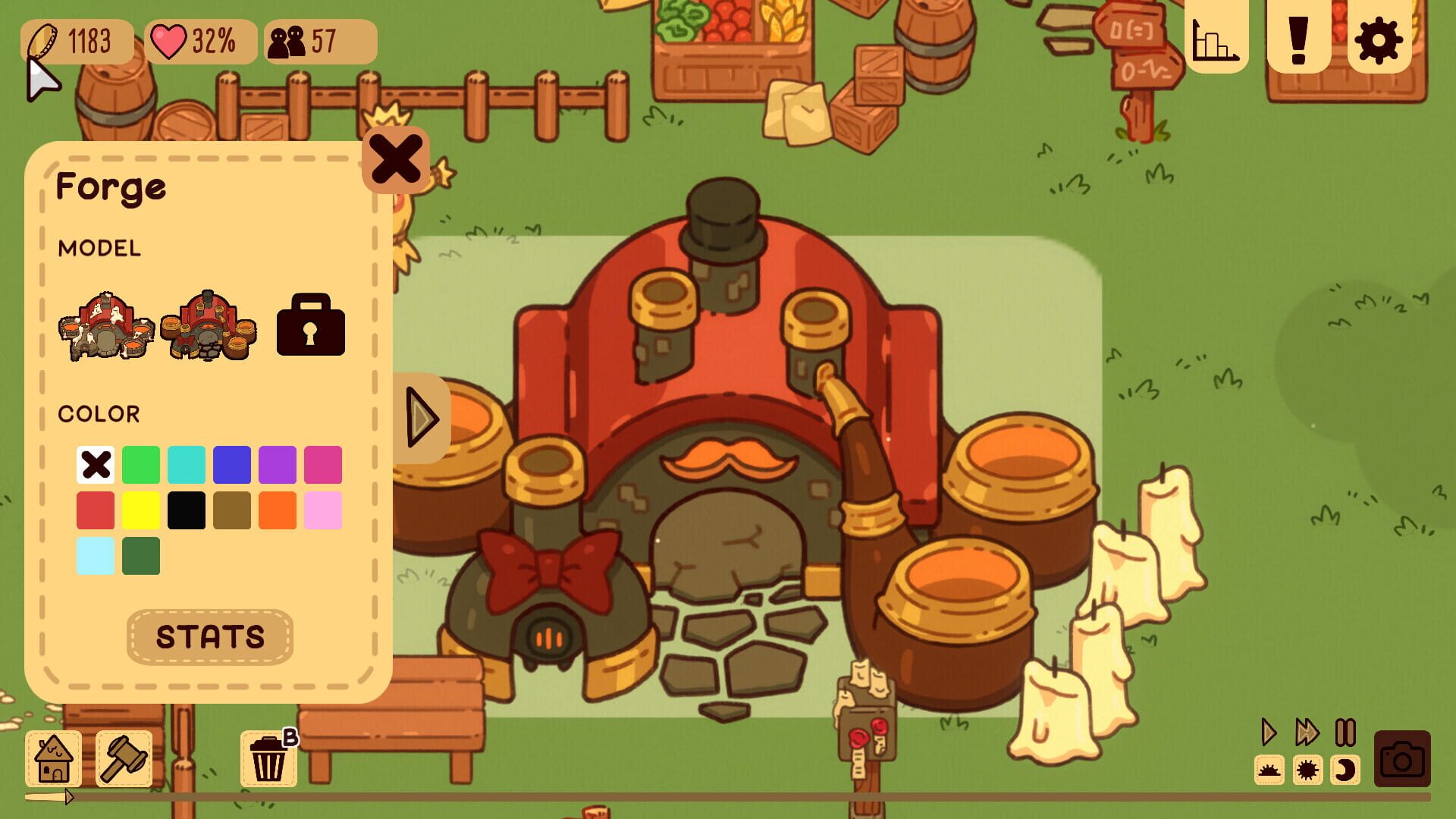Expand the Forge panel side arrow
Screen dimensions: 1456x819
pyautogui.click(x=422, y=418)
